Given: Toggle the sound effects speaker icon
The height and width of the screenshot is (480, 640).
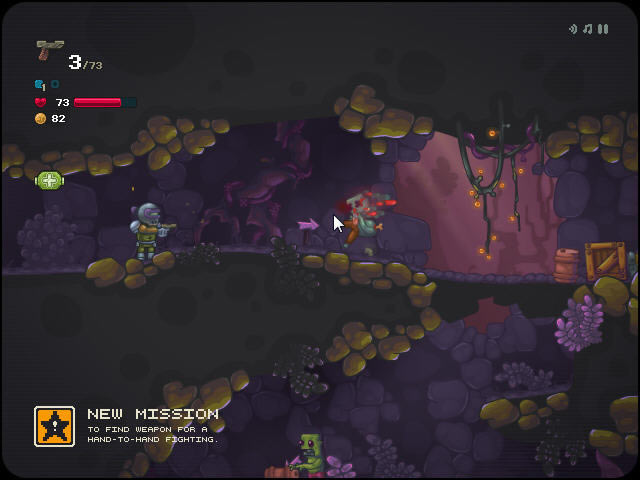Looking at the screenshot, I should coord(573,29).
